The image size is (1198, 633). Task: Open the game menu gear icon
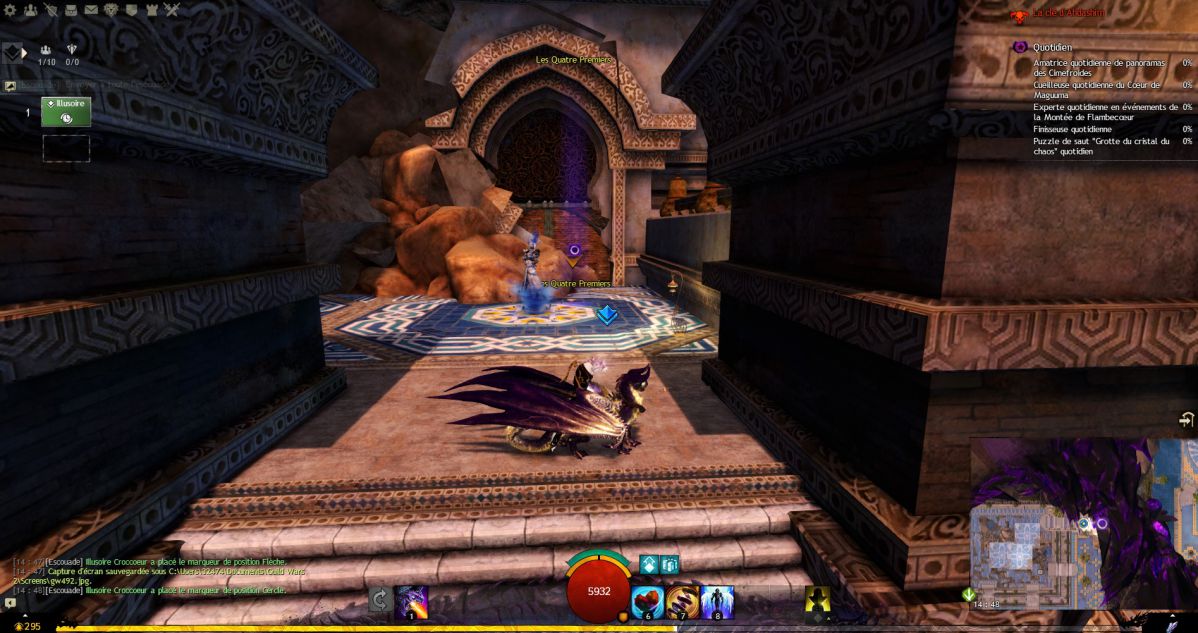10,10
